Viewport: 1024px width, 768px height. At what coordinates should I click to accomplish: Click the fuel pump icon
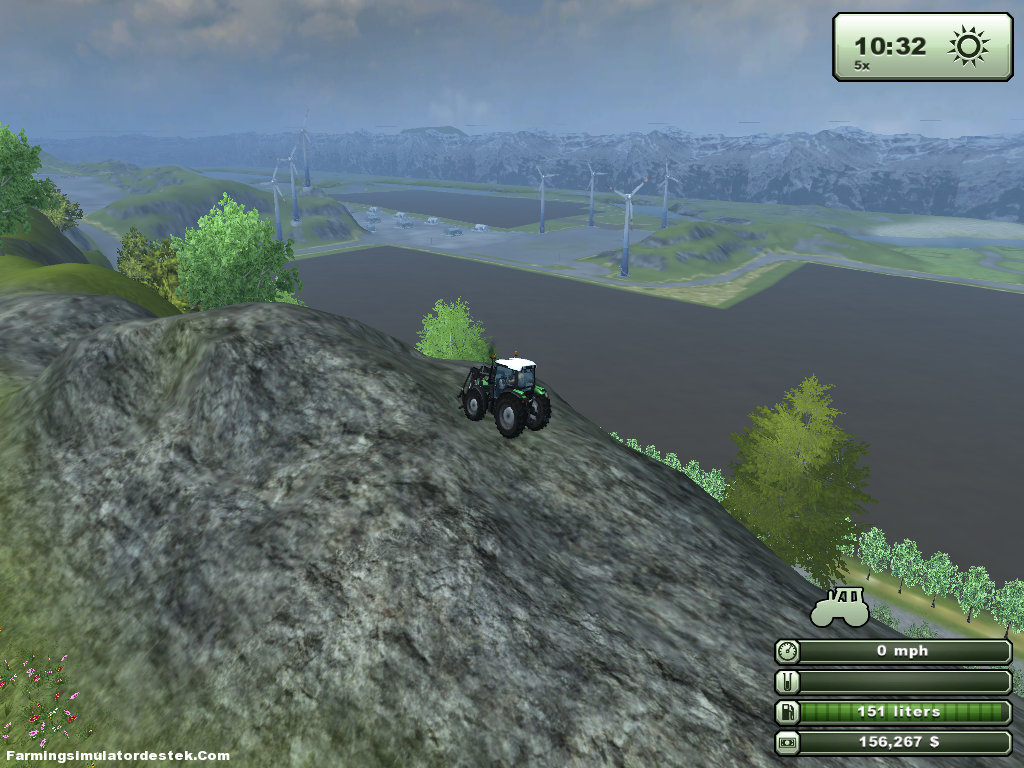(788, 713)
